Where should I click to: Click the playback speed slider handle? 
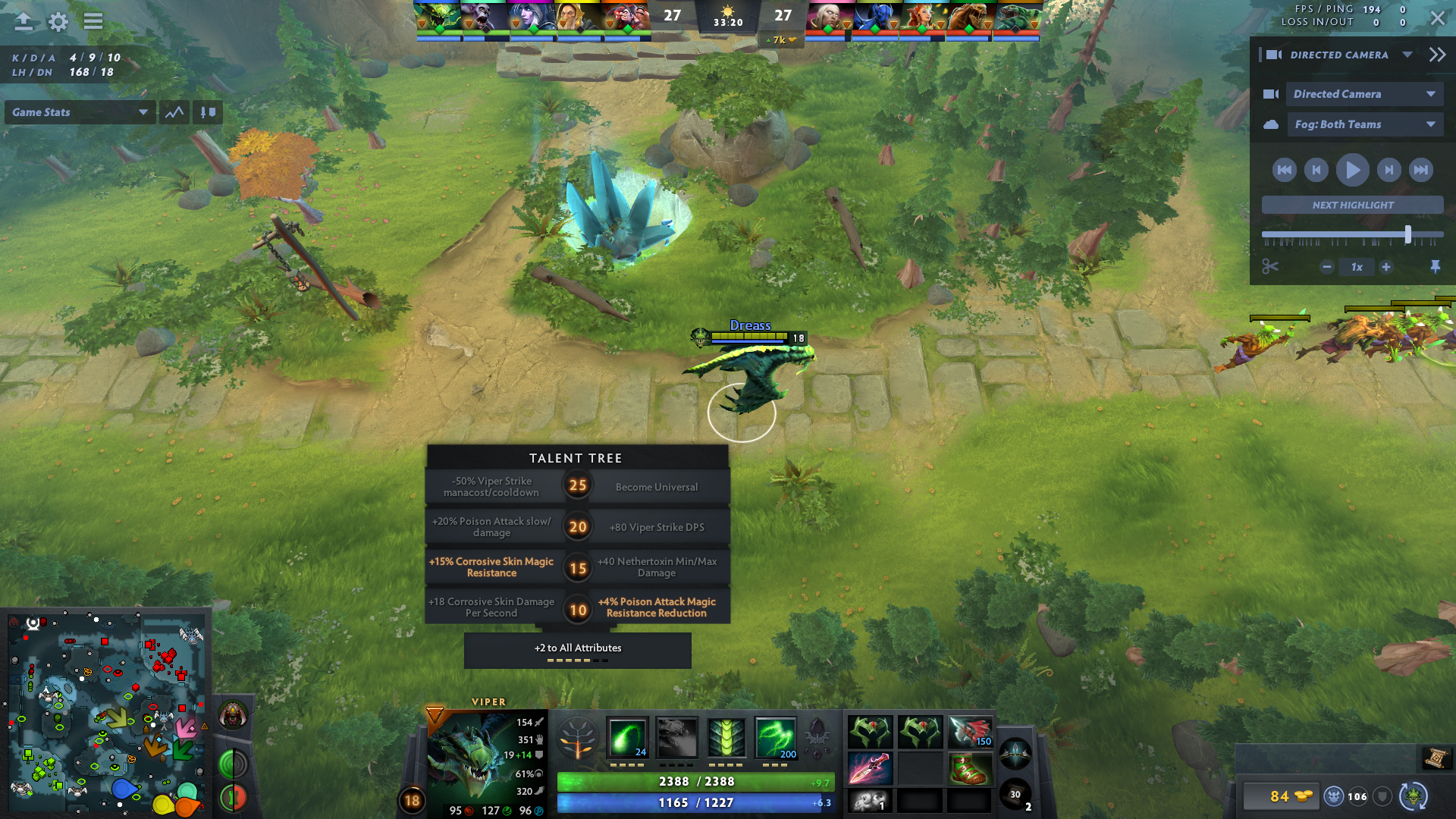(1407, 234)
